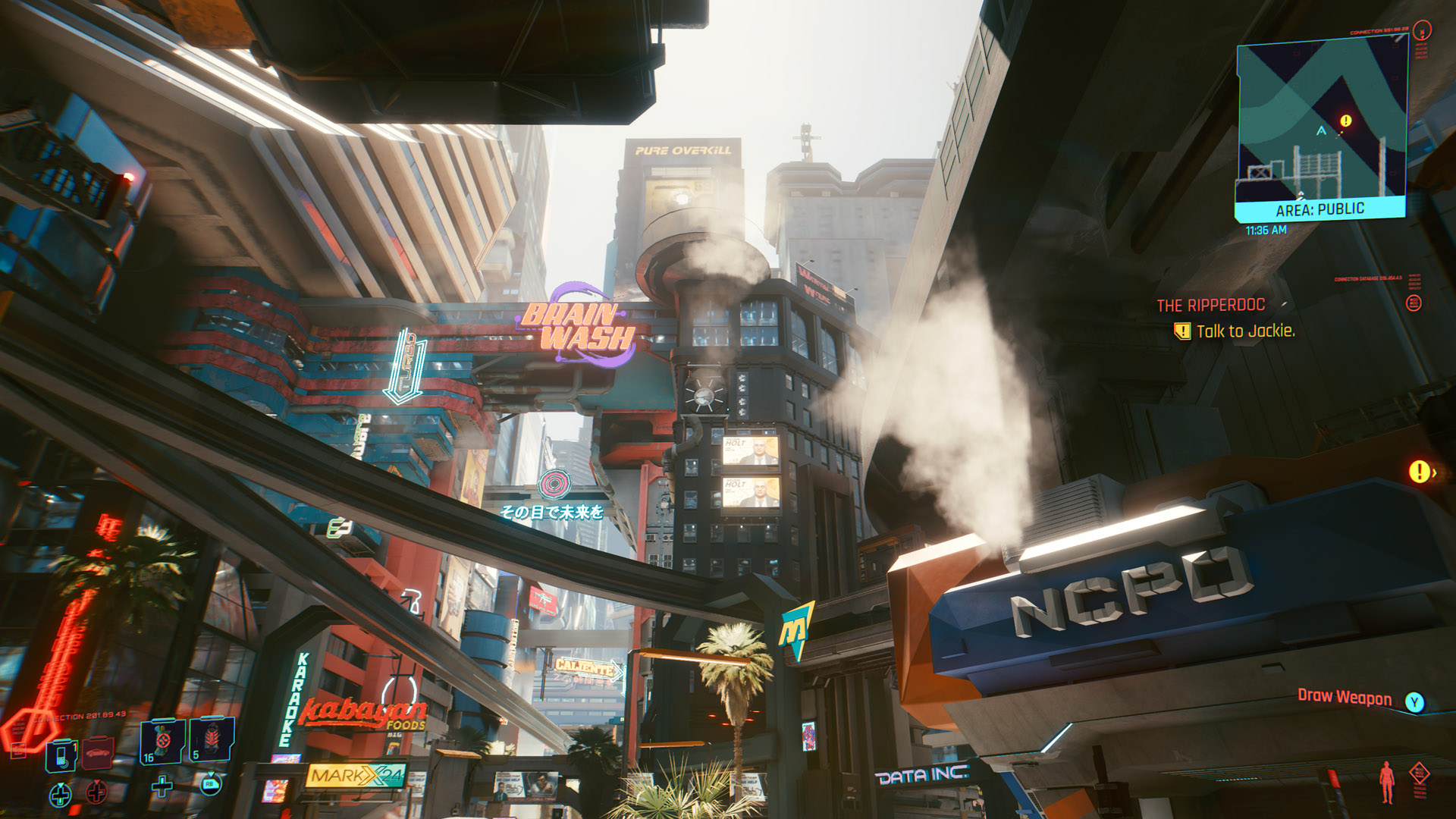The image size is (1456, 819).
Task: Select the grenade slot with count 5
Action: (212, 739)
